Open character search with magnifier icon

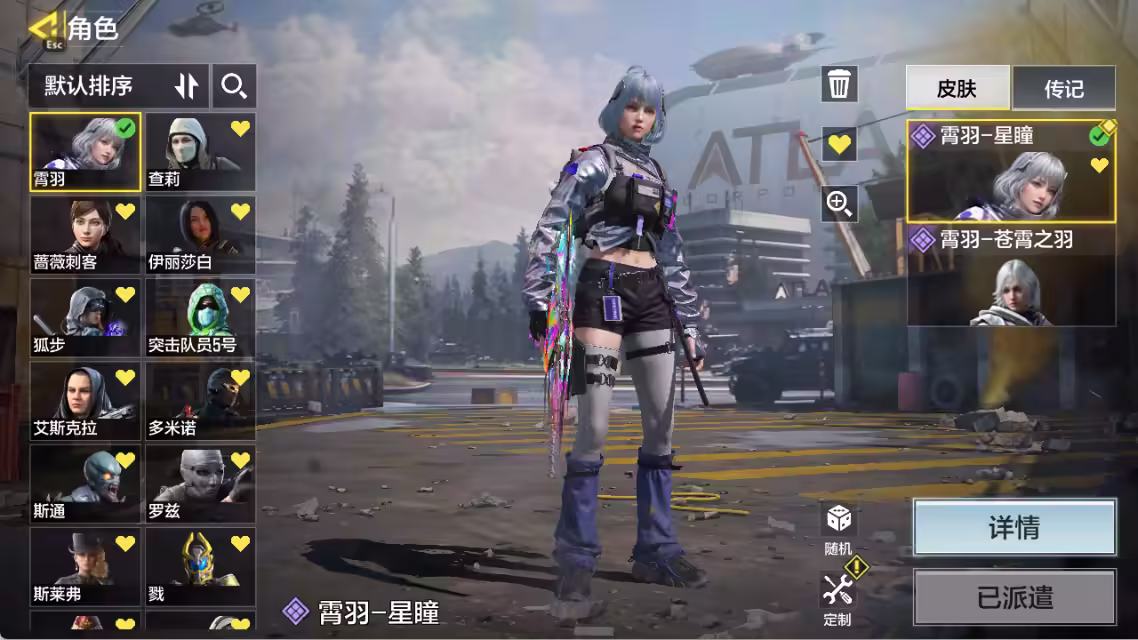click(234, 86)
